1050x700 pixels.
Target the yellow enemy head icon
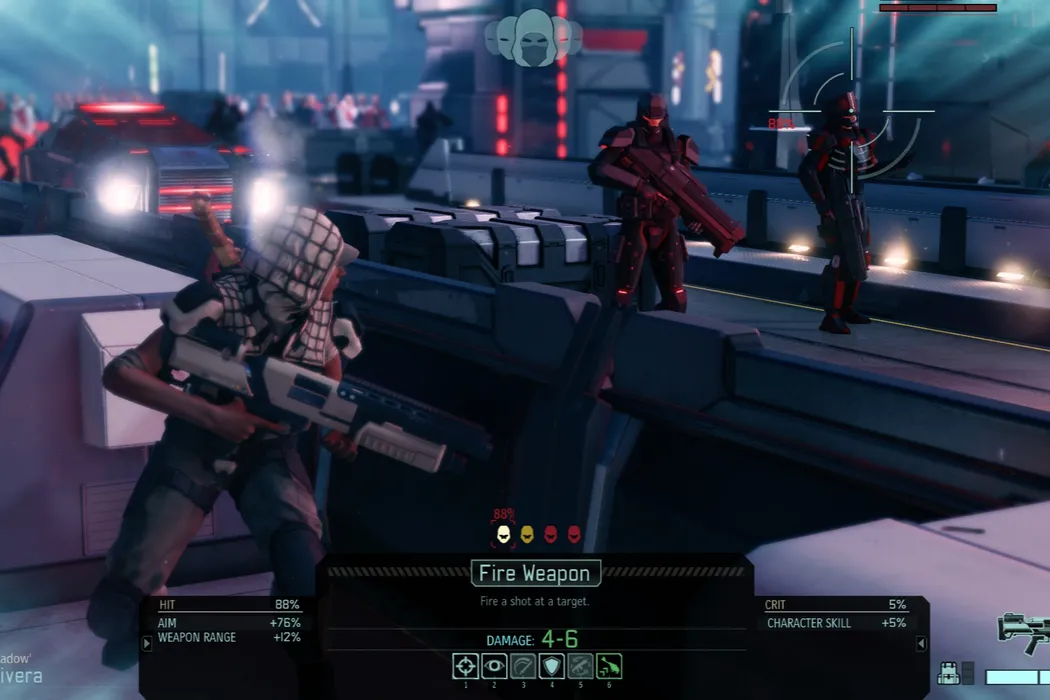[527, 535]
